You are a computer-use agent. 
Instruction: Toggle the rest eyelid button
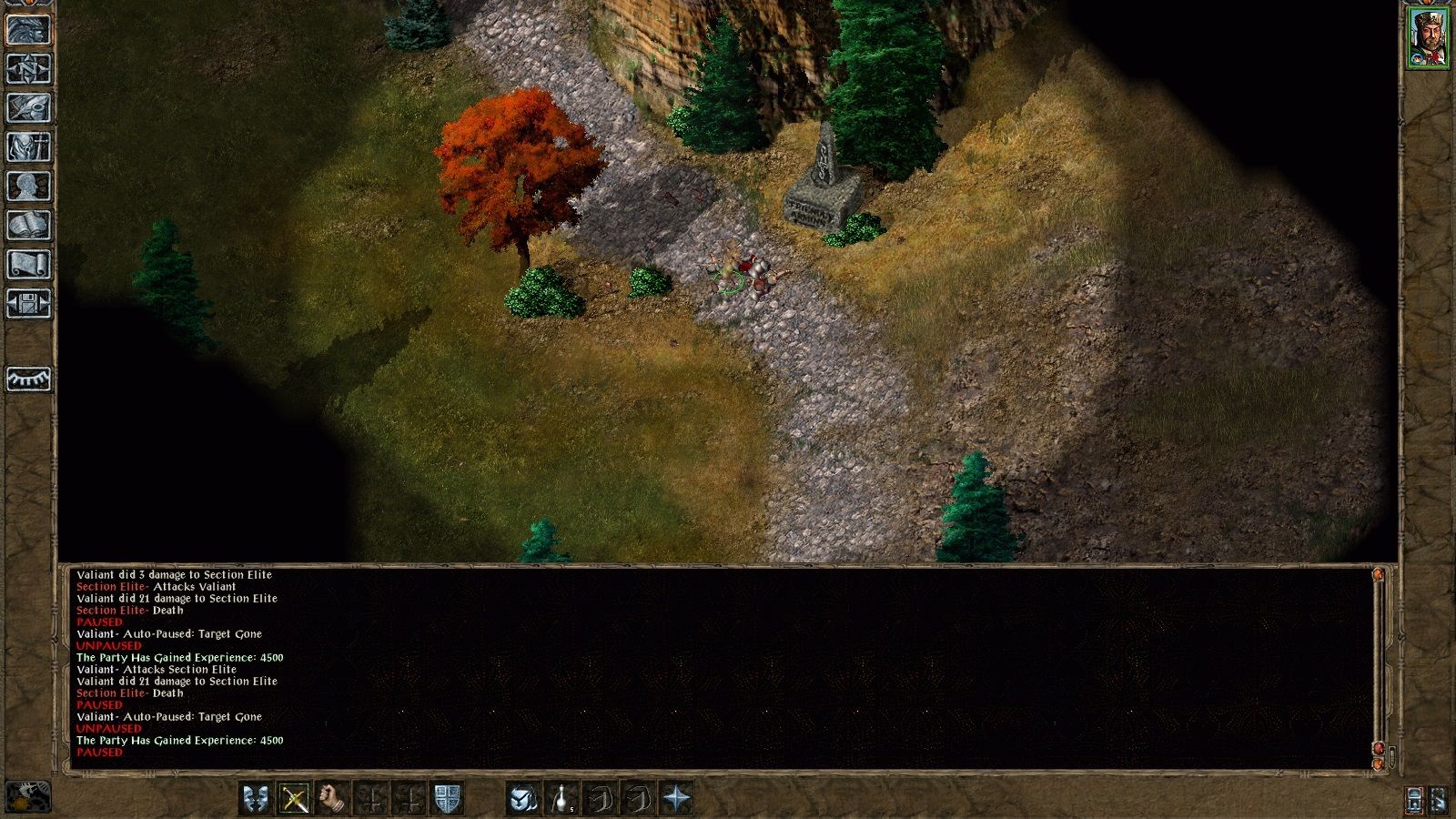click(29, 379)
